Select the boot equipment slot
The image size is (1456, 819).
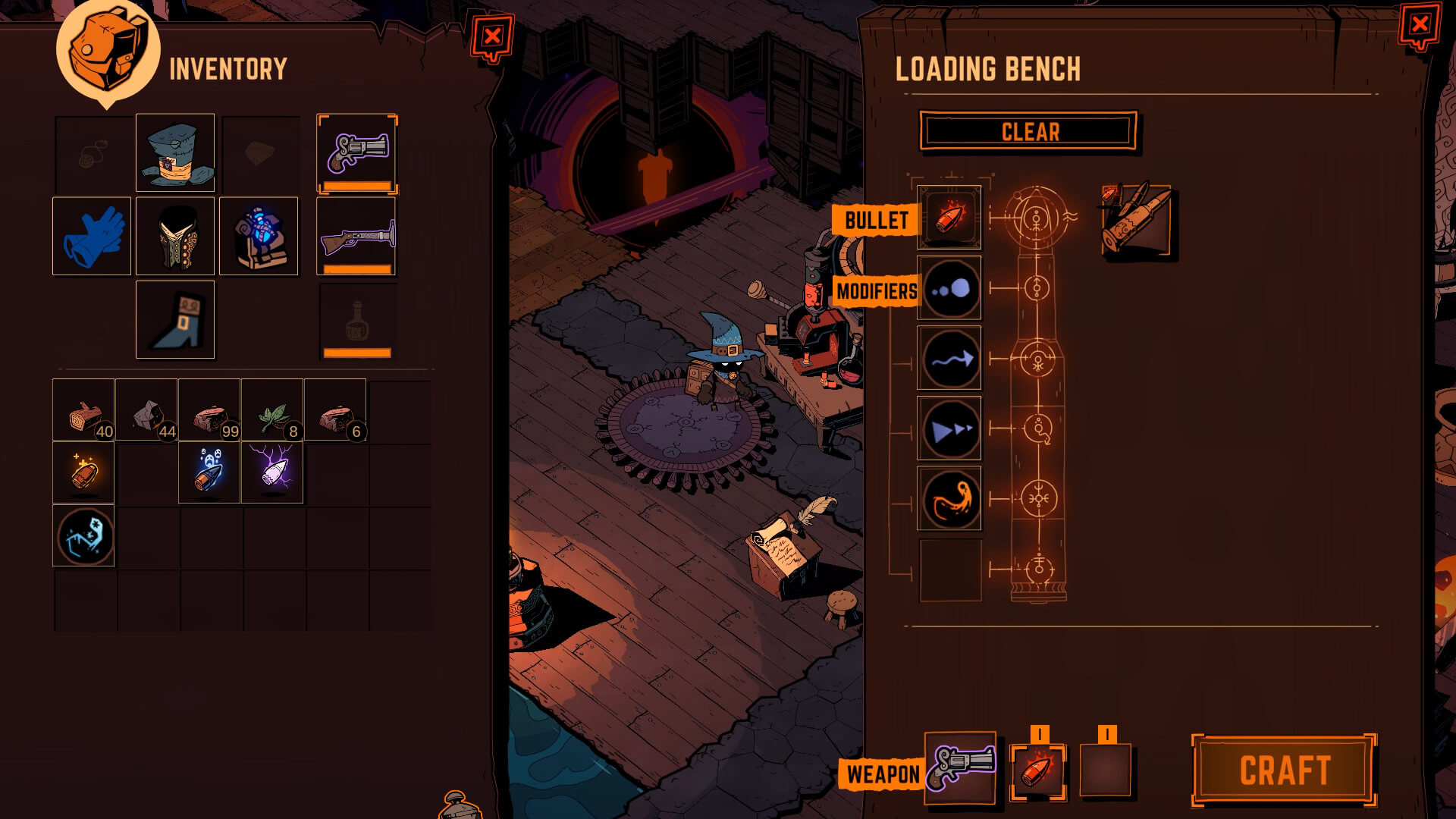click(175, 319)
